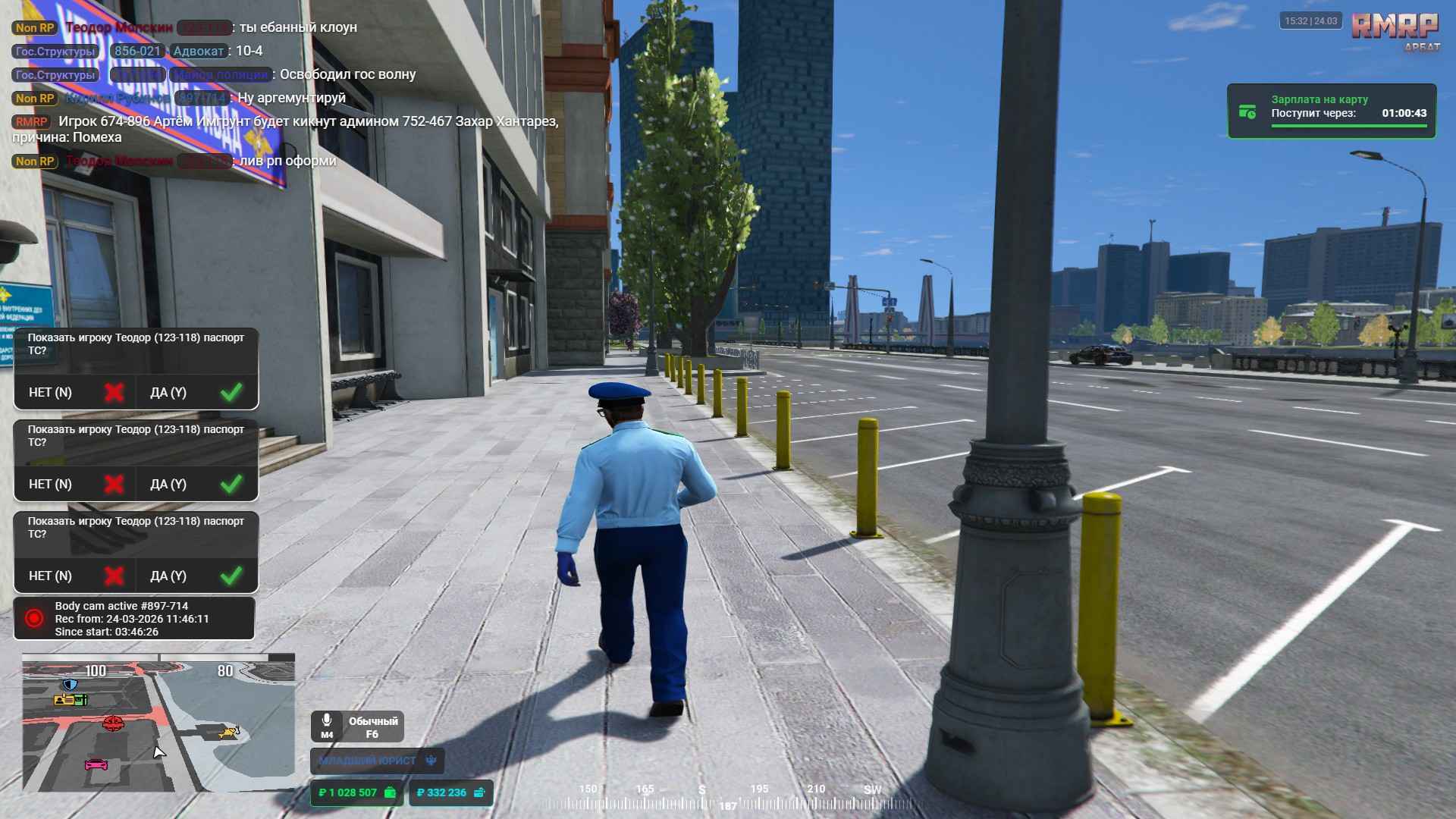Select the blue shield marker on minimap
Screen dimensions: 1456x819
(x=70, y=685)
